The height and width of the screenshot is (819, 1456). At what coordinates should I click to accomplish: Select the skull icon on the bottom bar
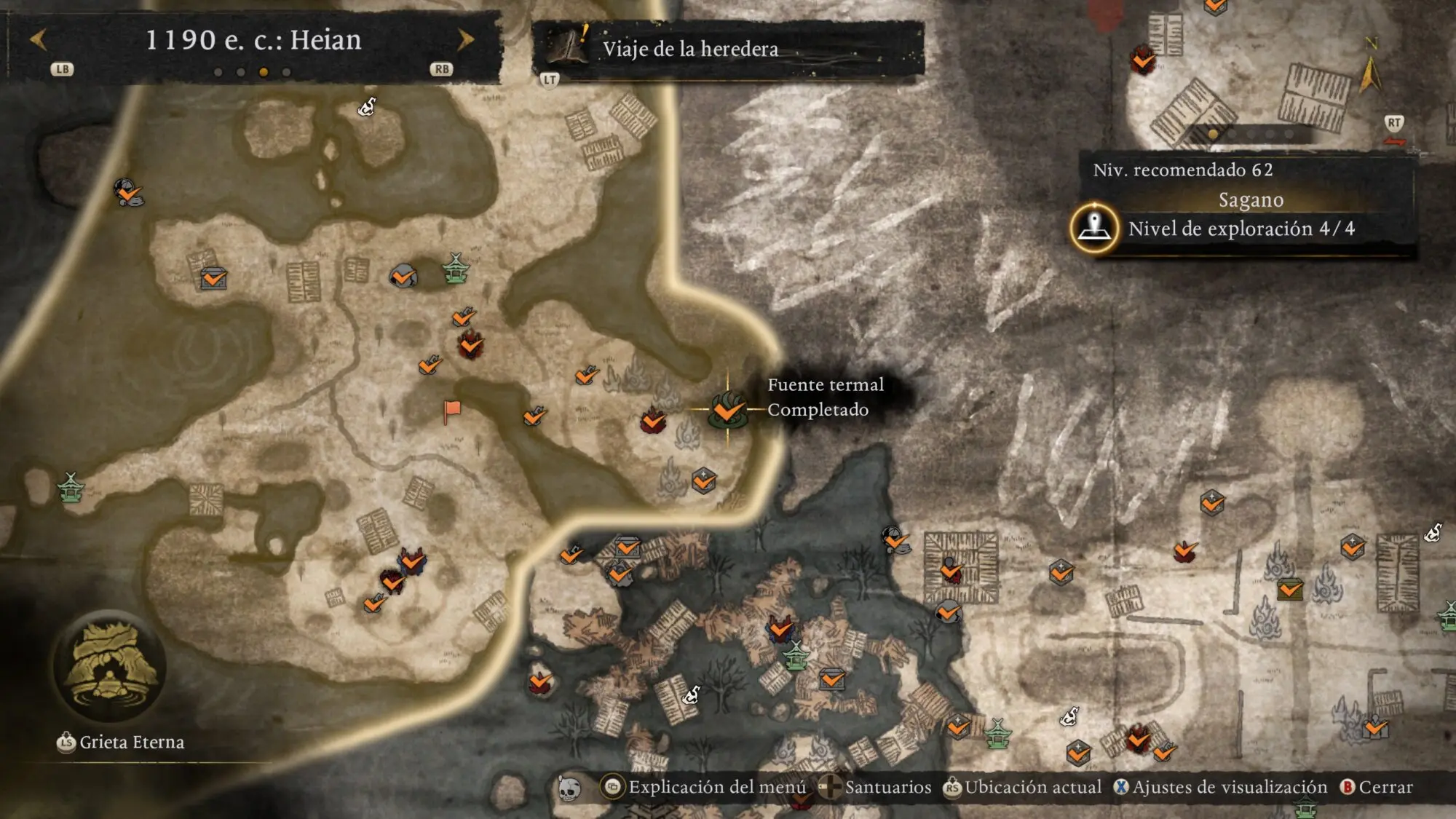tap(569, 788)
